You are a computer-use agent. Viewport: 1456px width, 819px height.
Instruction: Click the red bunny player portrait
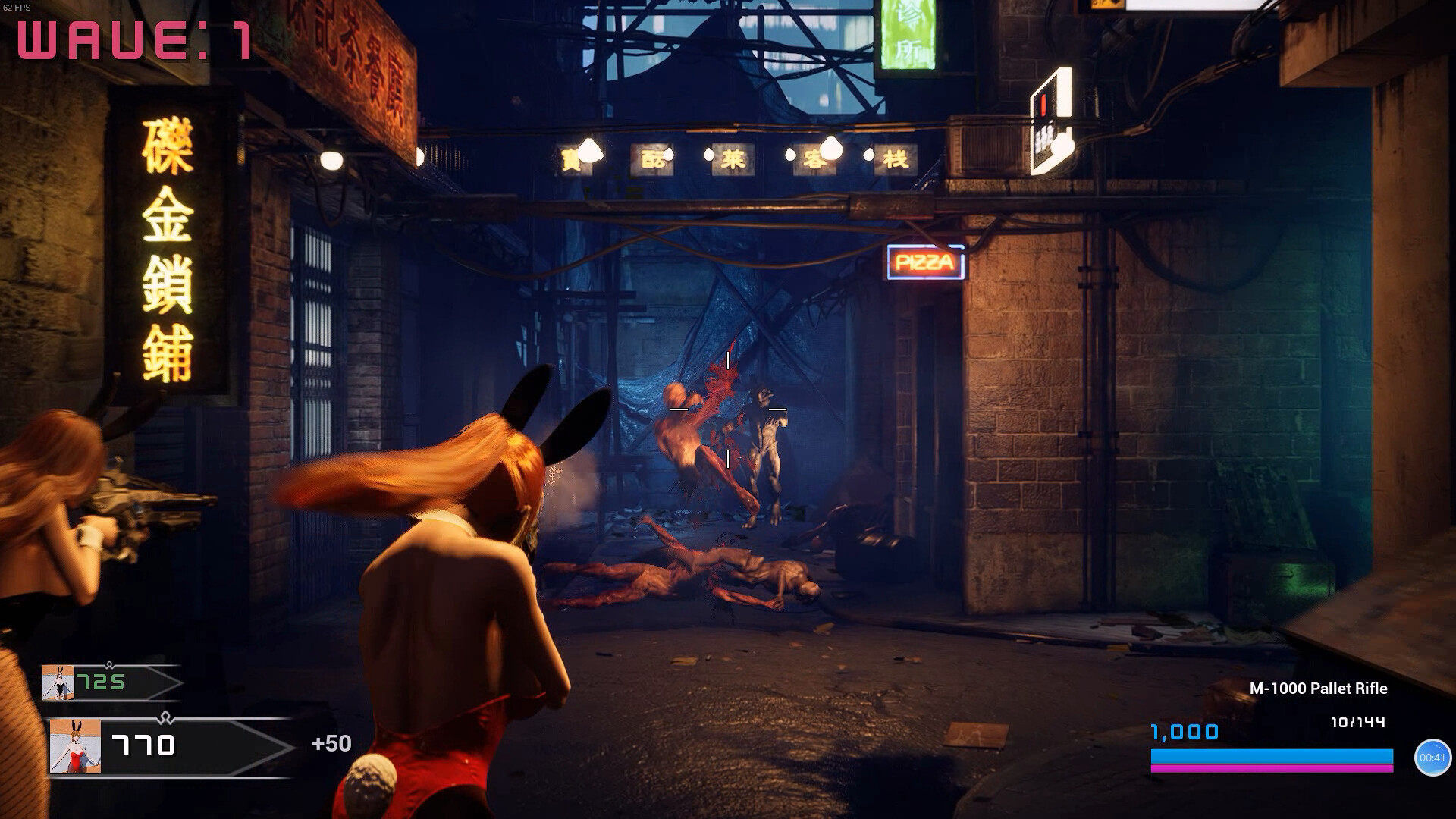coord(75,747)
